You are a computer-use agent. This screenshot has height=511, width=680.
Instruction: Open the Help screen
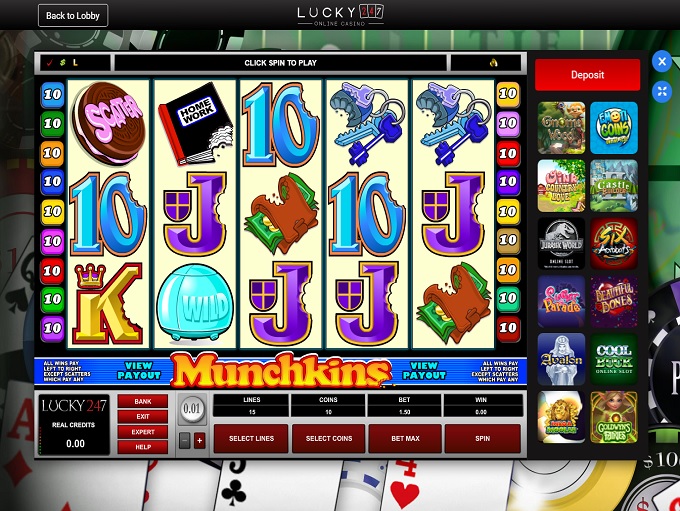pyautogui.click(x=143, y=446)
